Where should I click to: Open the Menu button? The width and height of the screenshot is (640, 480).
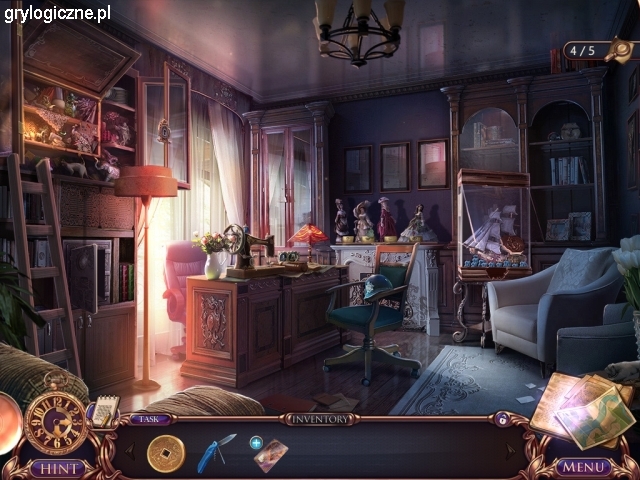(x=583, y=467)
